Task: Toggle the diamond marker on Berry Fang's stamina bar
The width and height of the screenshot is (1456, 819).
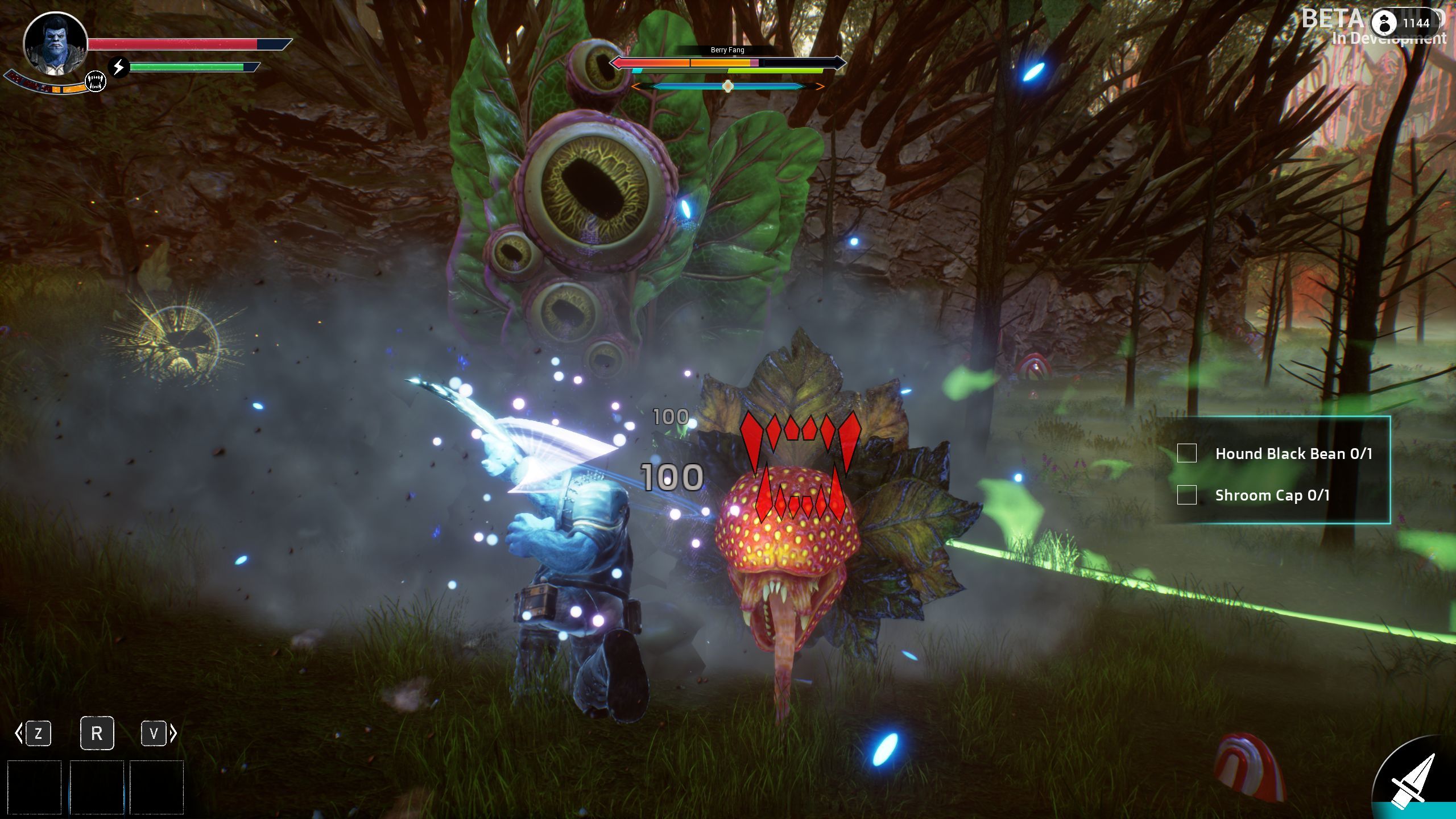Action: (x=727, y=86)
